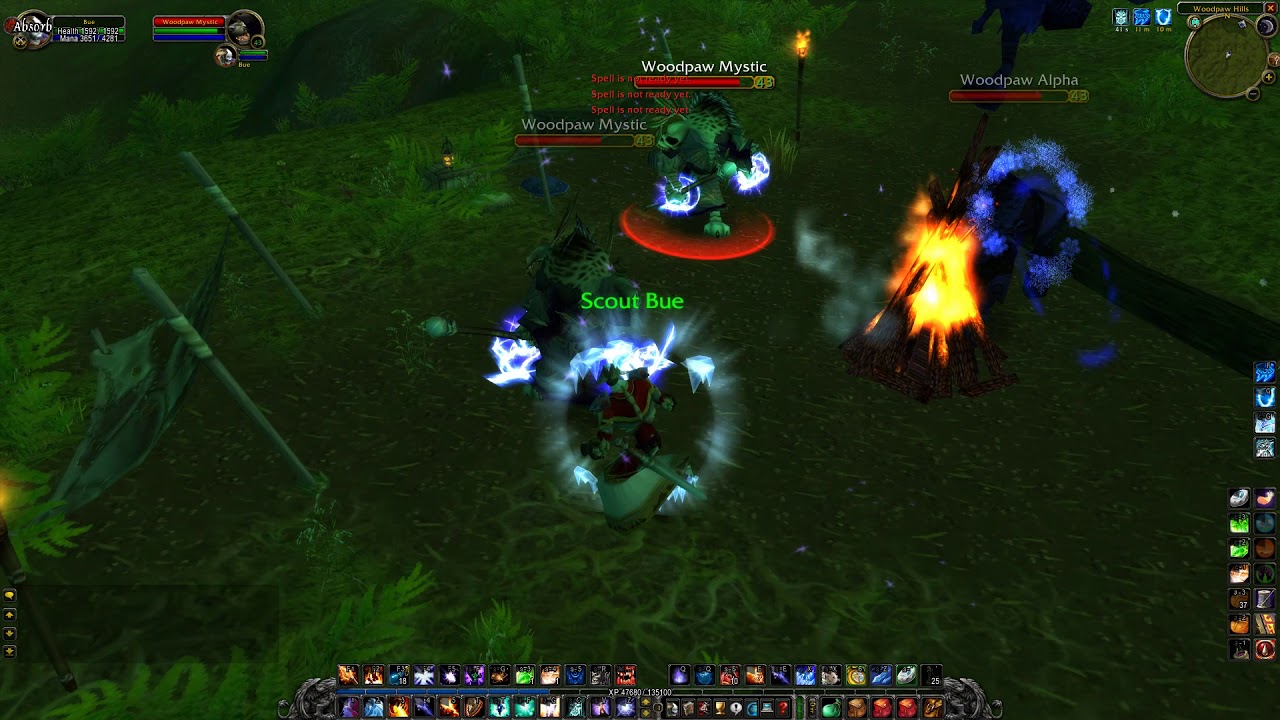The width and height of the screenshot is (1280, 720).
Task: Click the Woodpaw Hills minimap
Action: tap(1226, 58)
